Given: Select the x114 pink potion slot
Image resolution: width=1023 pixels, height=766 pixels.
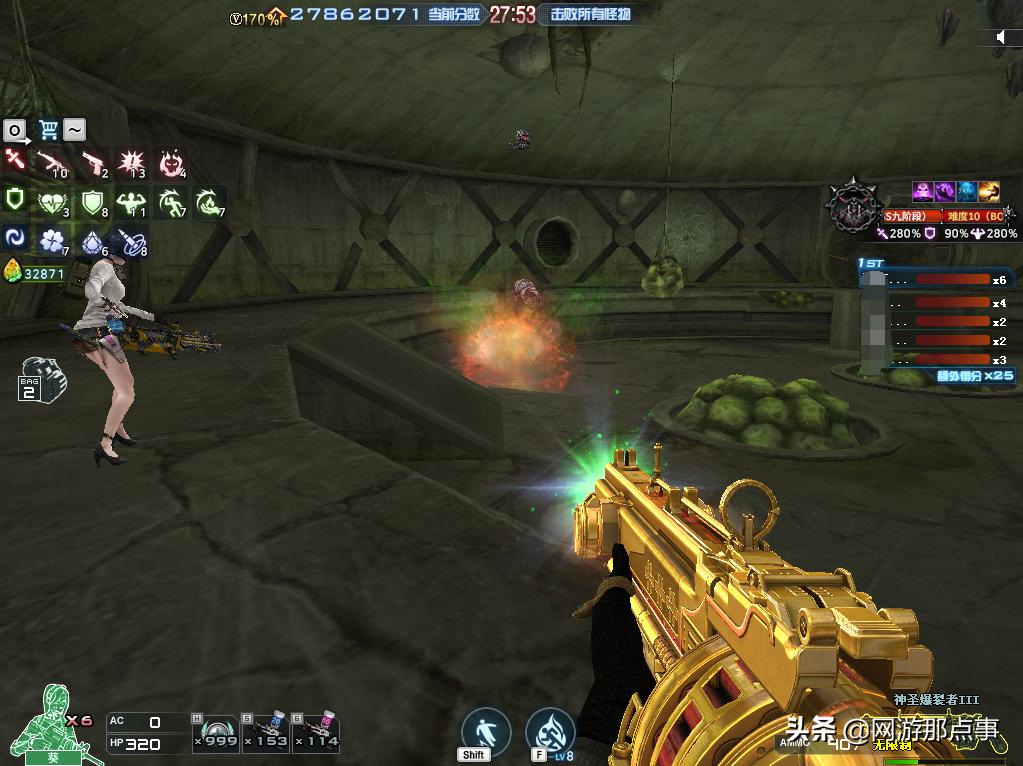Looking at the screenshot, I should pos(316,732).
